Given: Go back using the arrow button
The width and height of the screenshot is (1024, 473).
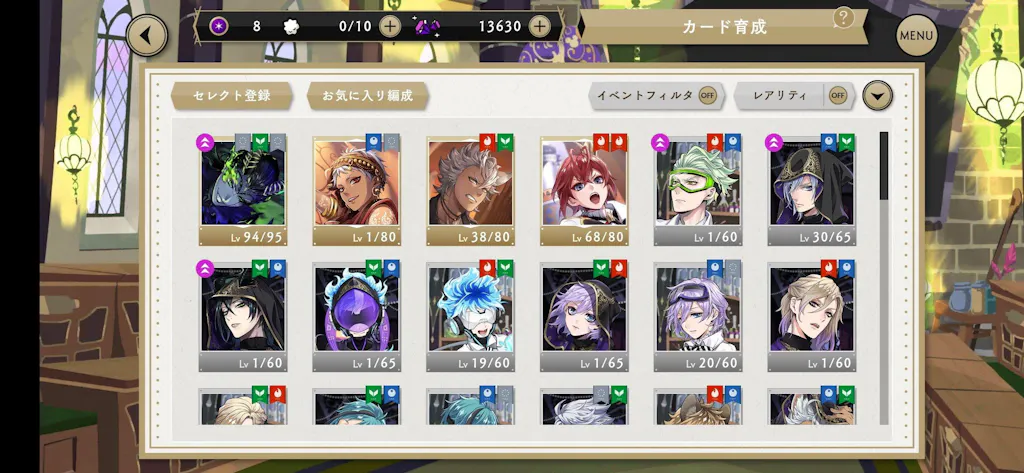Looking at the screenshot, I should coord(147,36).
